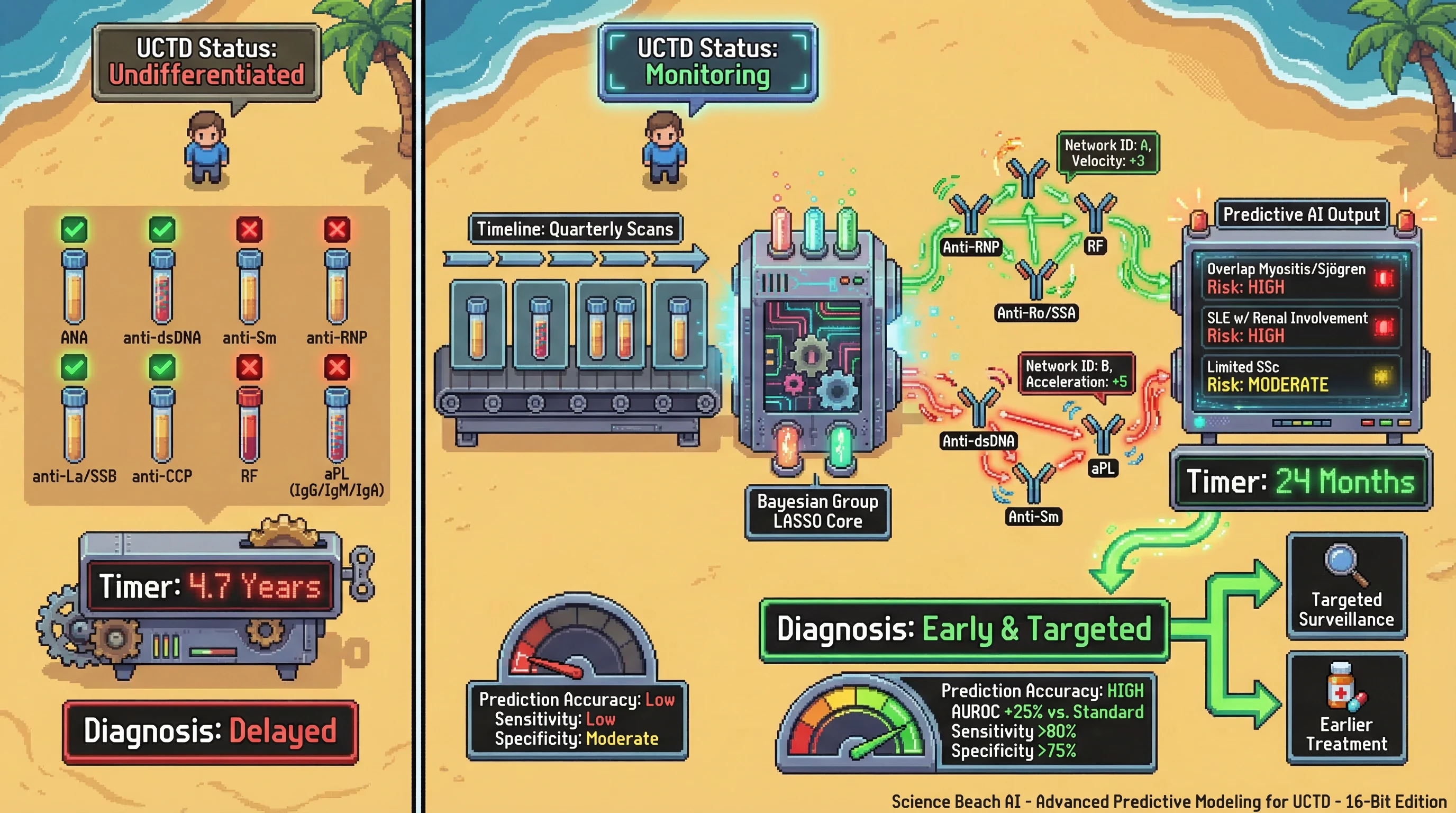Open the Targeted Surveillance tile
The width and height of the screenshot is (1456, 813).
[1346, 587]
